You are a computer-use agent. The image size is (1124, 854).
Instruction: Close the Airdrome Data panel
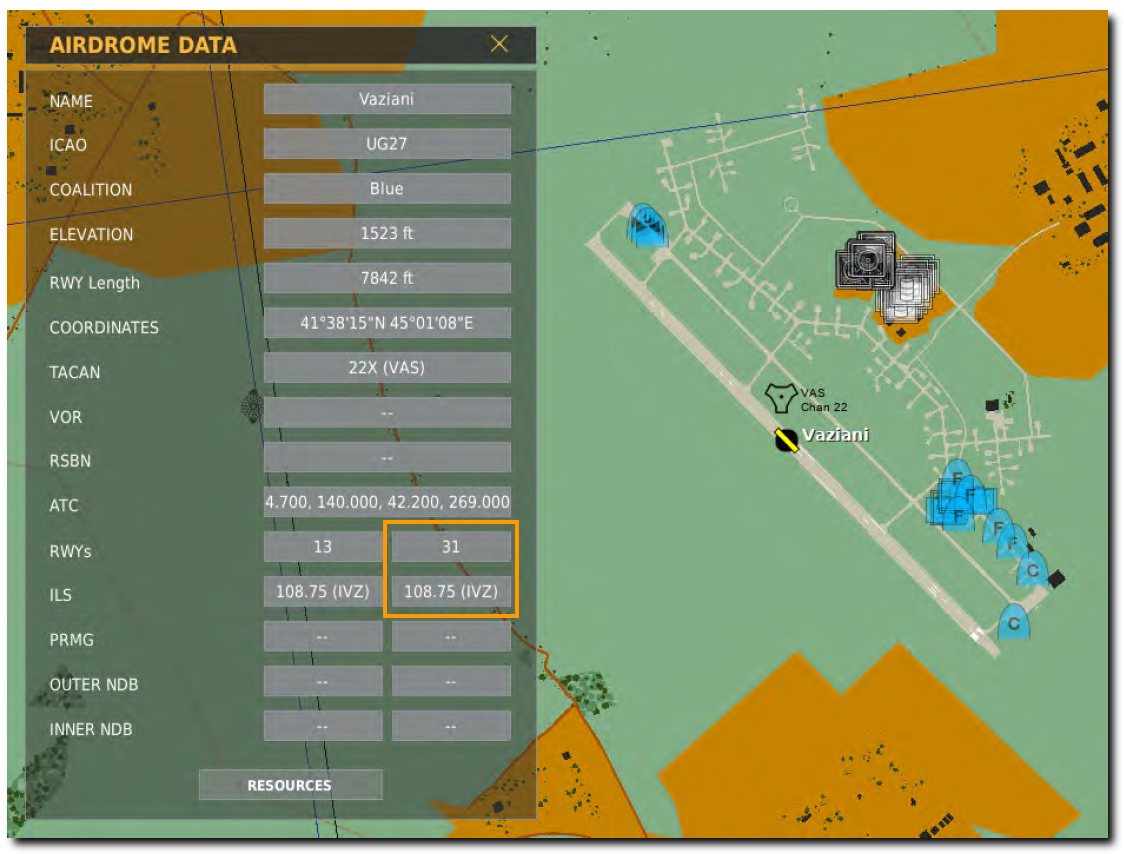tap(499, 44)
